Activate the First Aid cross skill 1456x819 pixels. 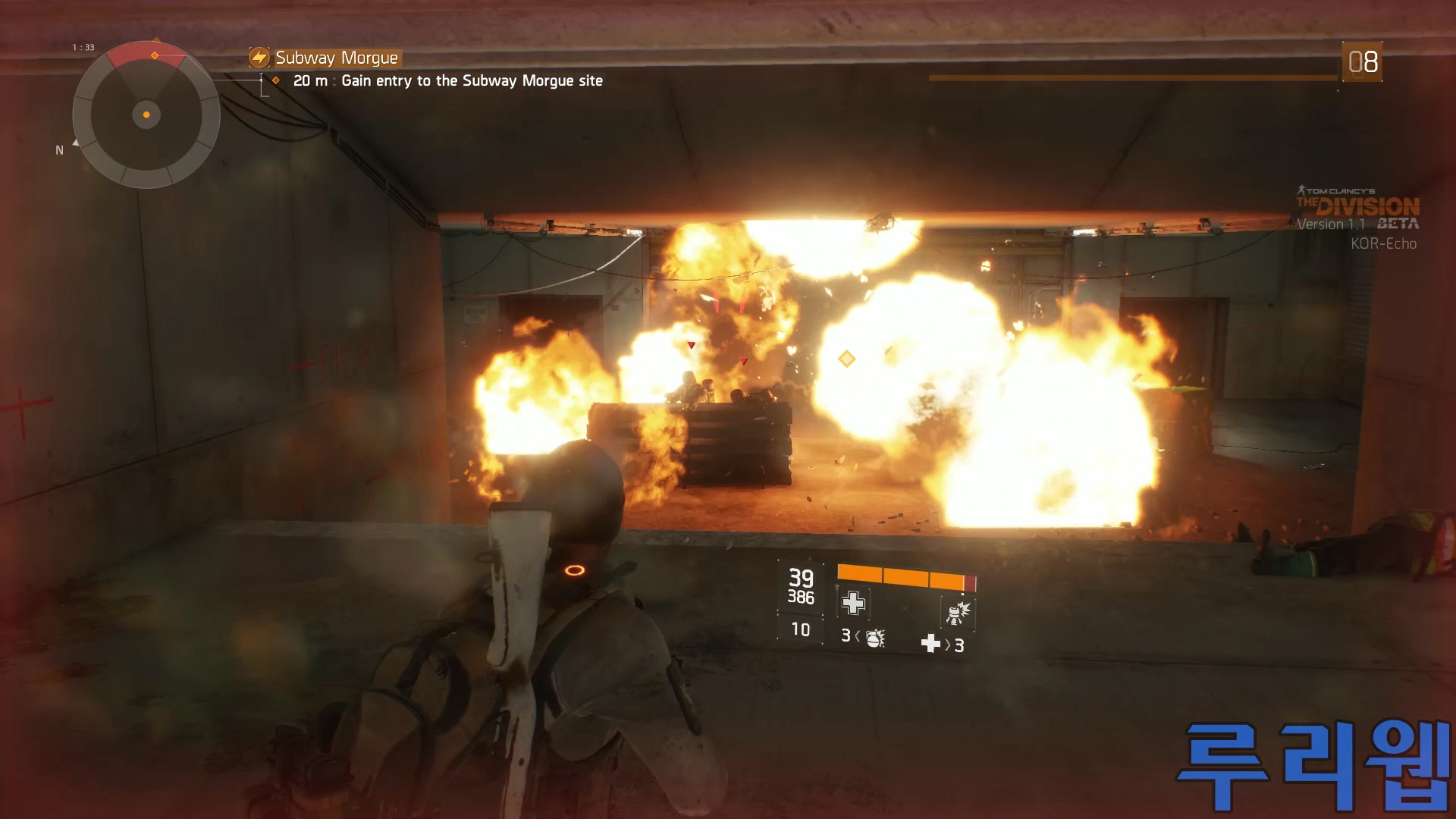(x=853, y=603)
